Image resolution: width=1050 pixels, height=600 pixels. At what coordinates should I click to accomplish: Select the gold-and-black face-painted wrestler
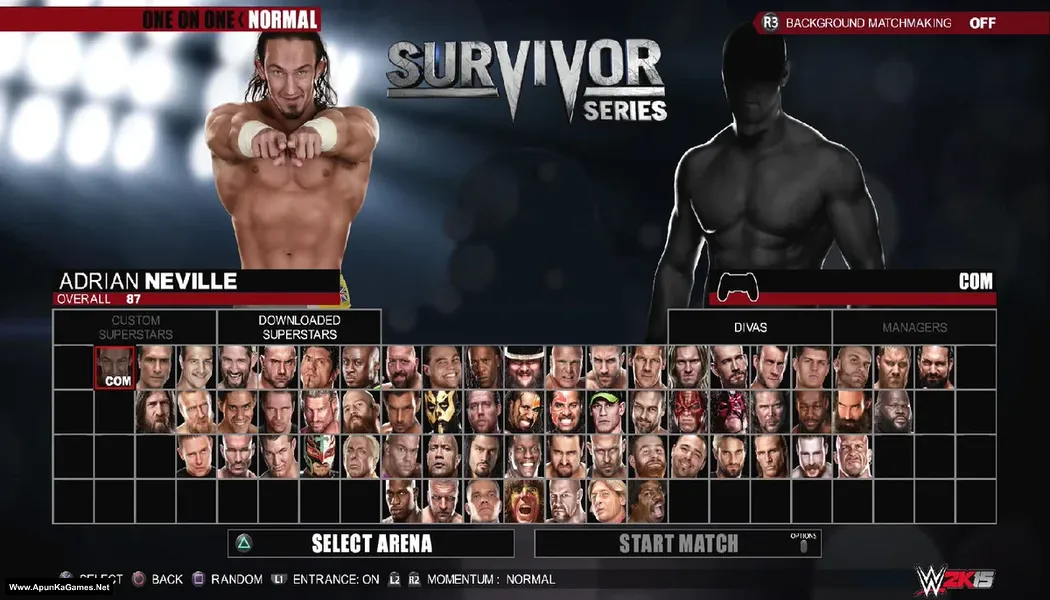(x=442, y=411)
